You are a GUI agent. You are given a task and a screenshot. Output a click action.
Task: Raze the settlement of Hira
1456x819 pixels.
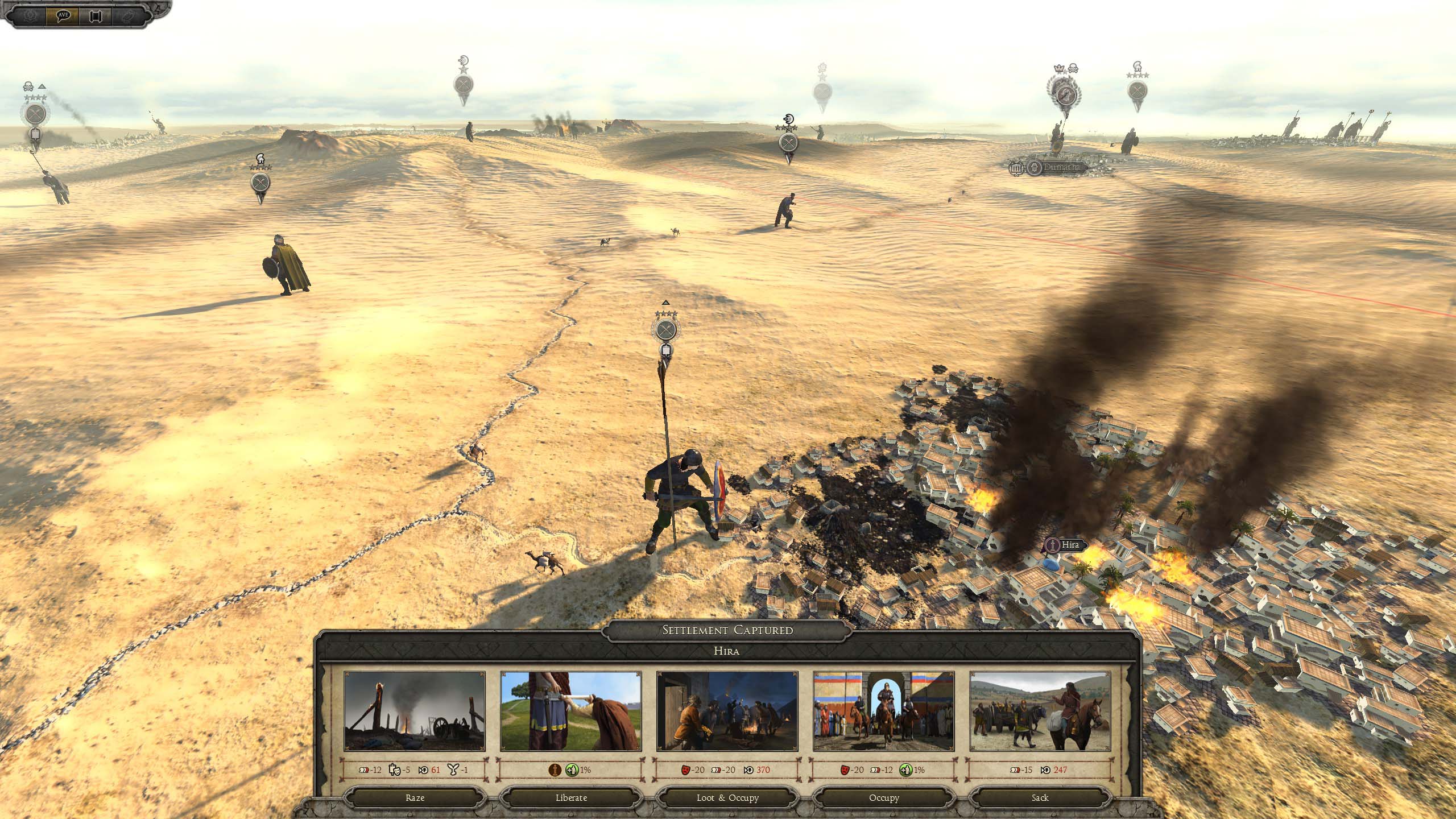click(415, 797)
